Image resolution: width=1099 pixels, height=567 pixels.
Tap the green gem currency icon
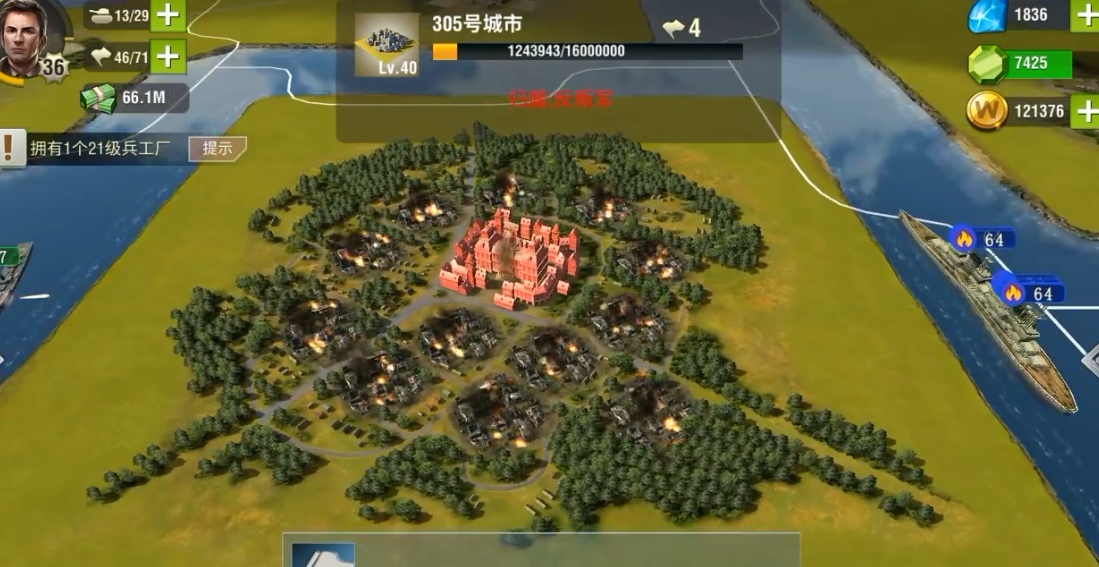987,64
